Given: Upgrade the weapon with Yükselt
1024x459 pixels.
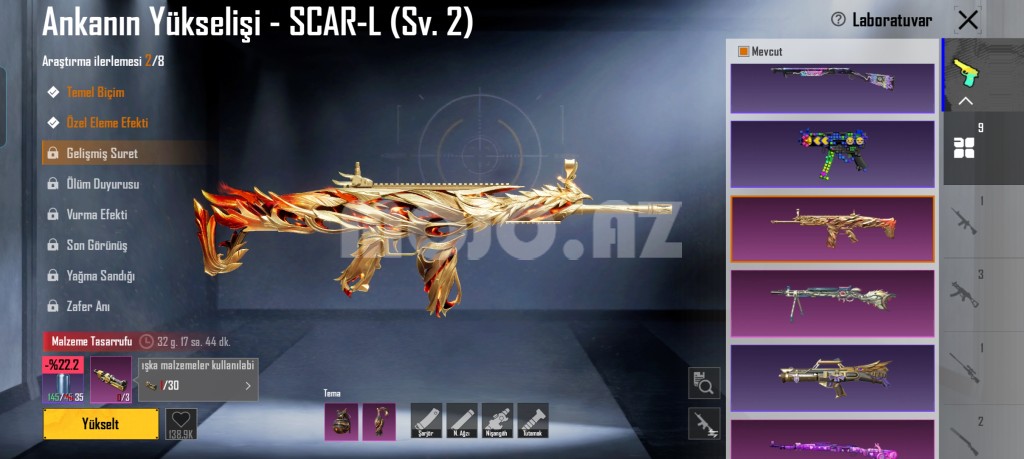Looking at the screenshot, I should click(x=100, y=423).
